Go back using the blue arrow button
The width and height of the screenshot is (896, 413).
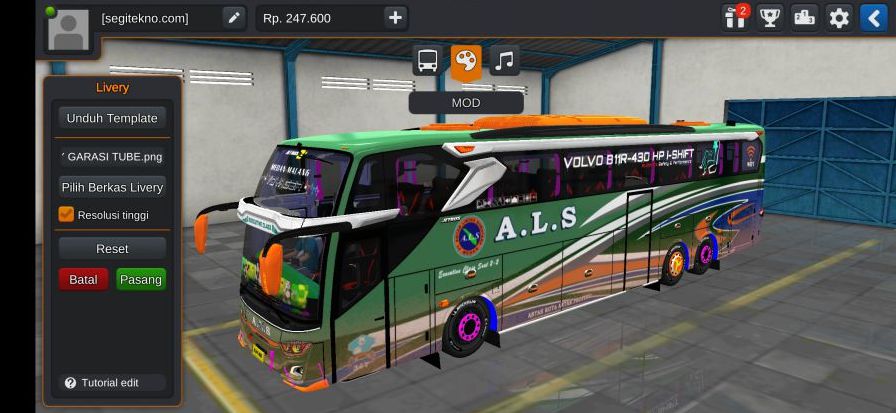(873, 18)
